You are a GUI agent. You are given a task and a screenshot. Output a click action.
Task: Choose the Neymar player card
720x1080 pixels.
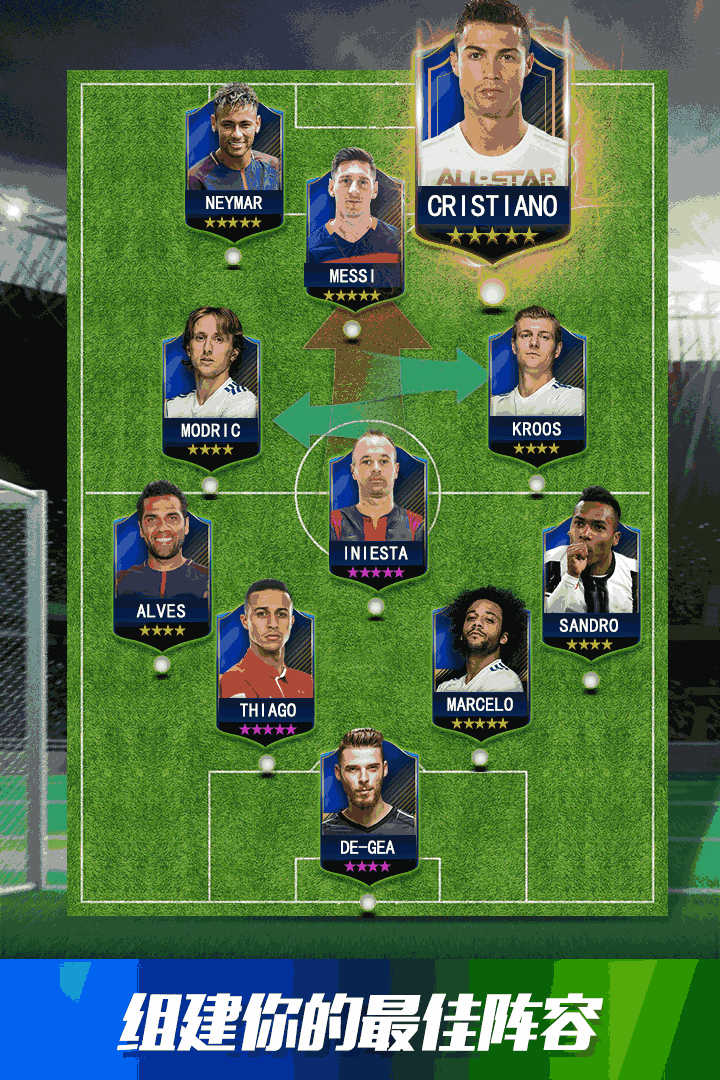point(234,165)
